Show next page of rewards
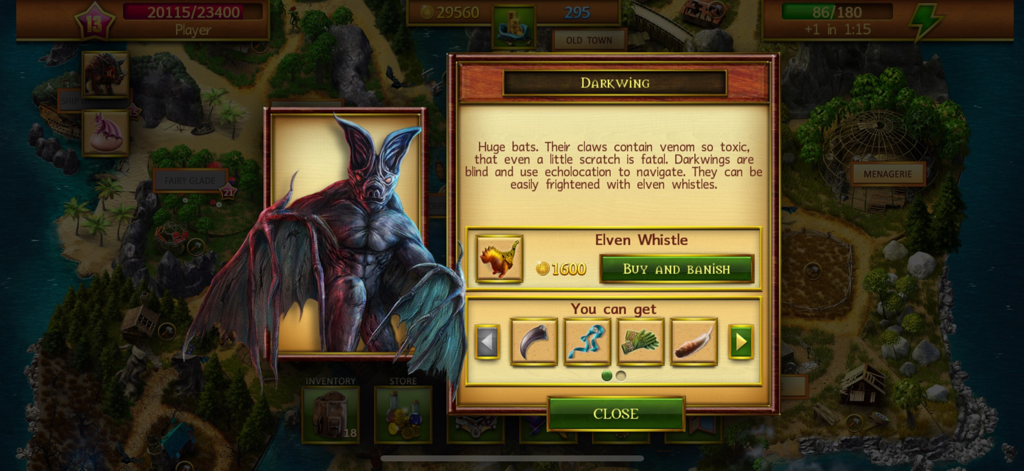1024x471 pixels. [x=741, y=342]
